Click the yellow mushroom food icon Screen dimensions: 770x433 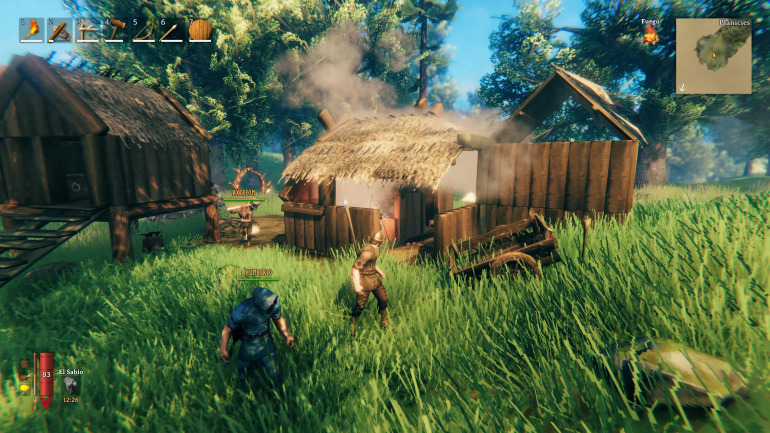click(24, 388)
